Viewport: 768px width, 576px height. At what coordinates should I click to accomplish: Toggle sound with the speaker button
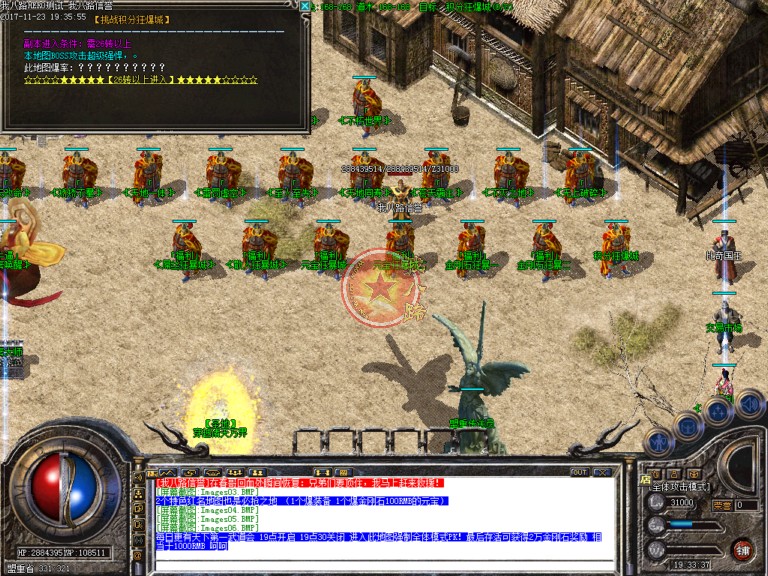tap(752, 403)
